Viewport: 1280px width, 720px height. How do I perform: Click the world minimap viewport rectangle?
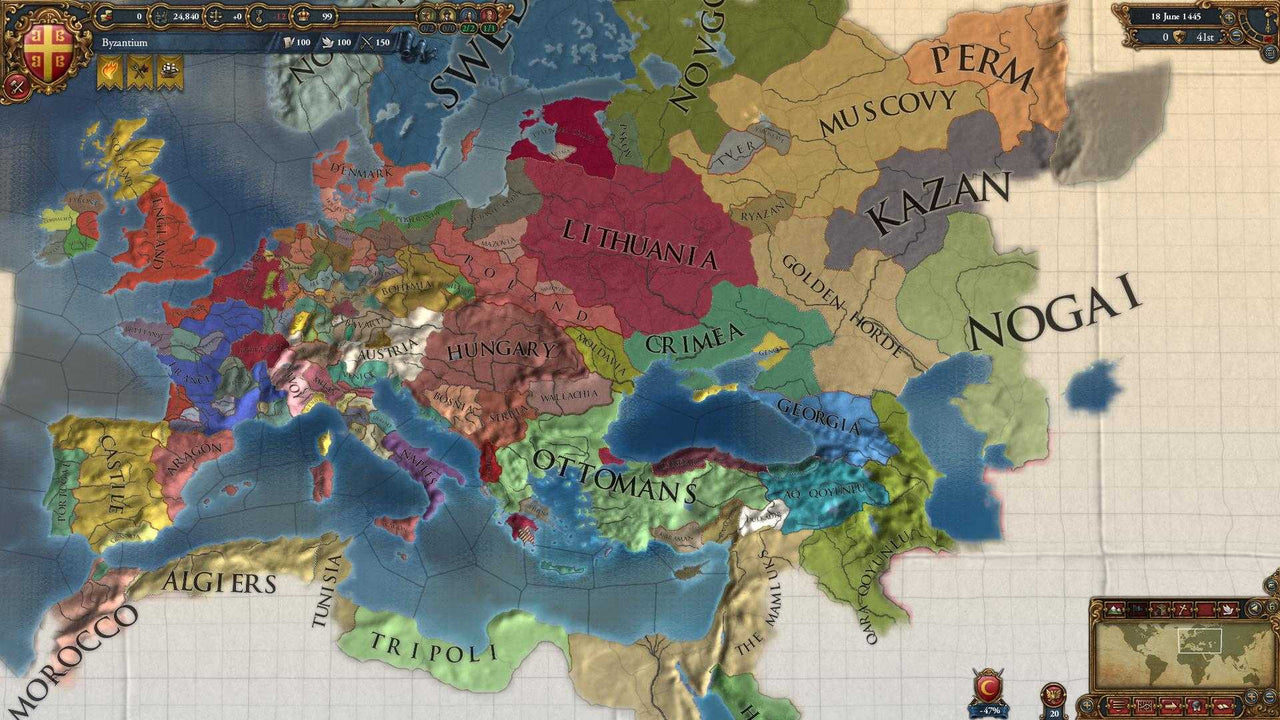1200,641
